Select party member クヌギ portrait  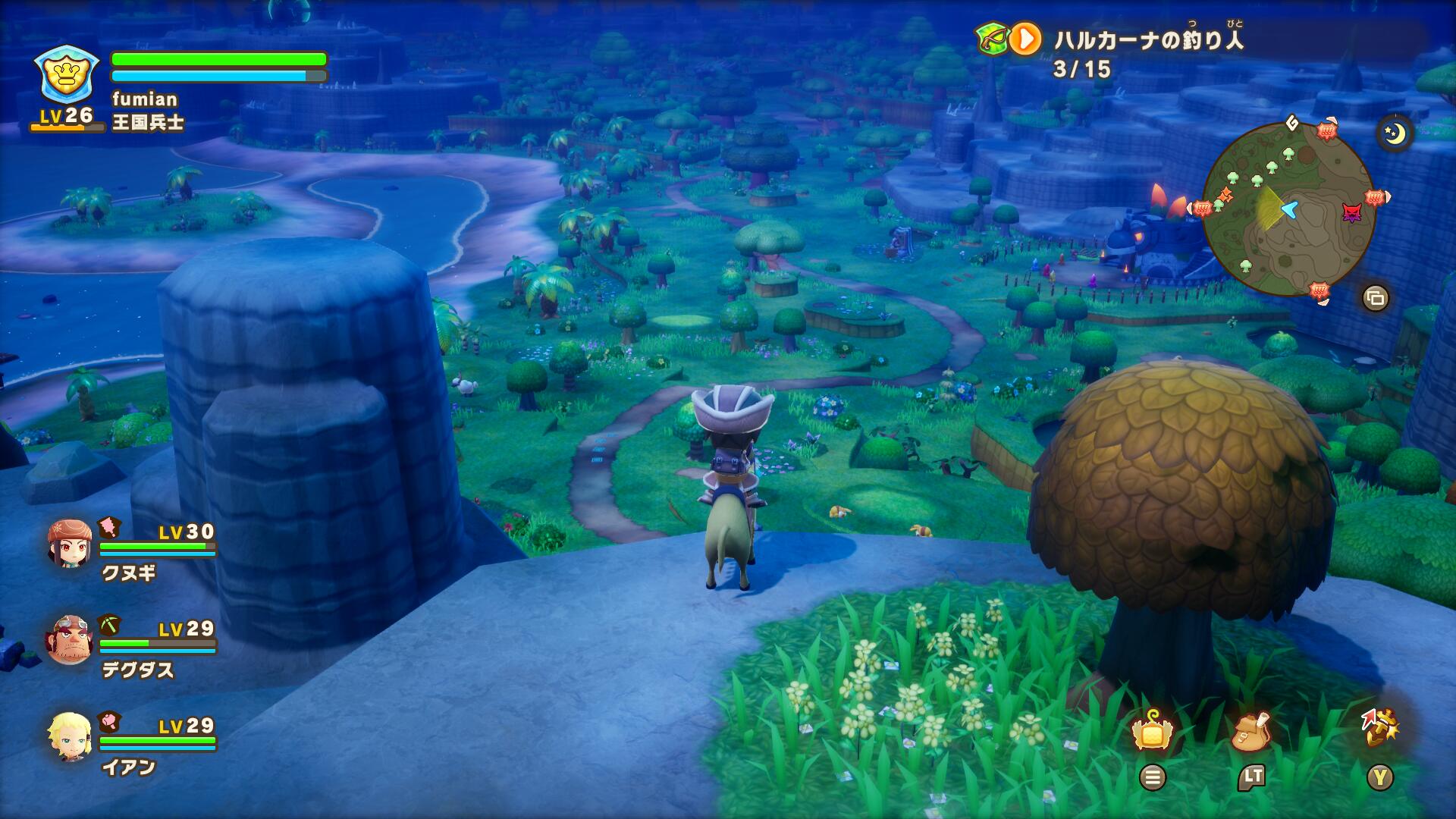click(x=70, y=543)
